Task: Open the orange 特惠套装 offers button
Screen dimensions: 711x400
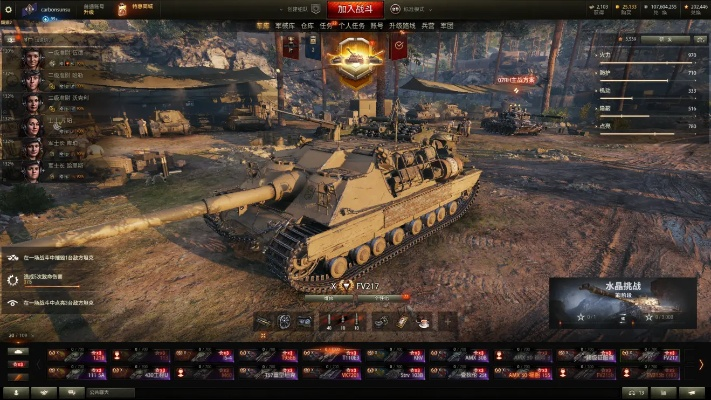Action: pyautogui.click(x=143, y=8)
